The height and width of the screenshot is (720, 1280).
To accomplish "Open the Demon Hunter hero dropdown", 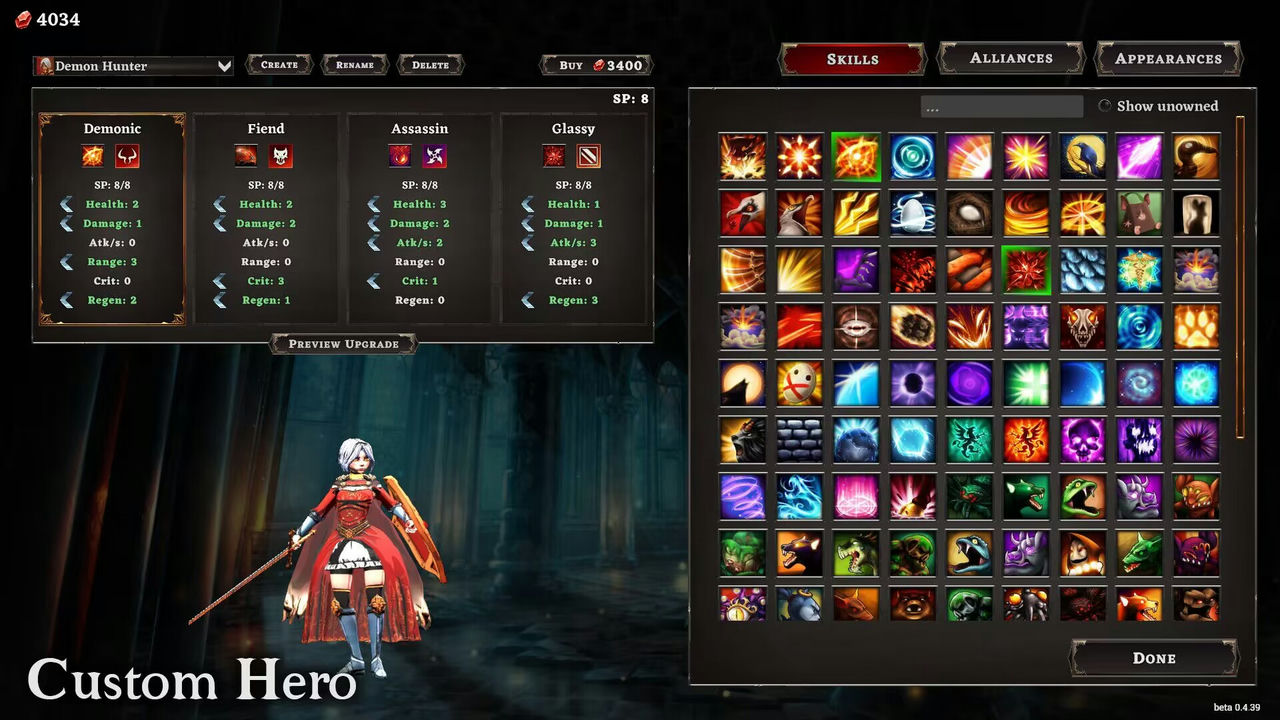I will 134,66.
